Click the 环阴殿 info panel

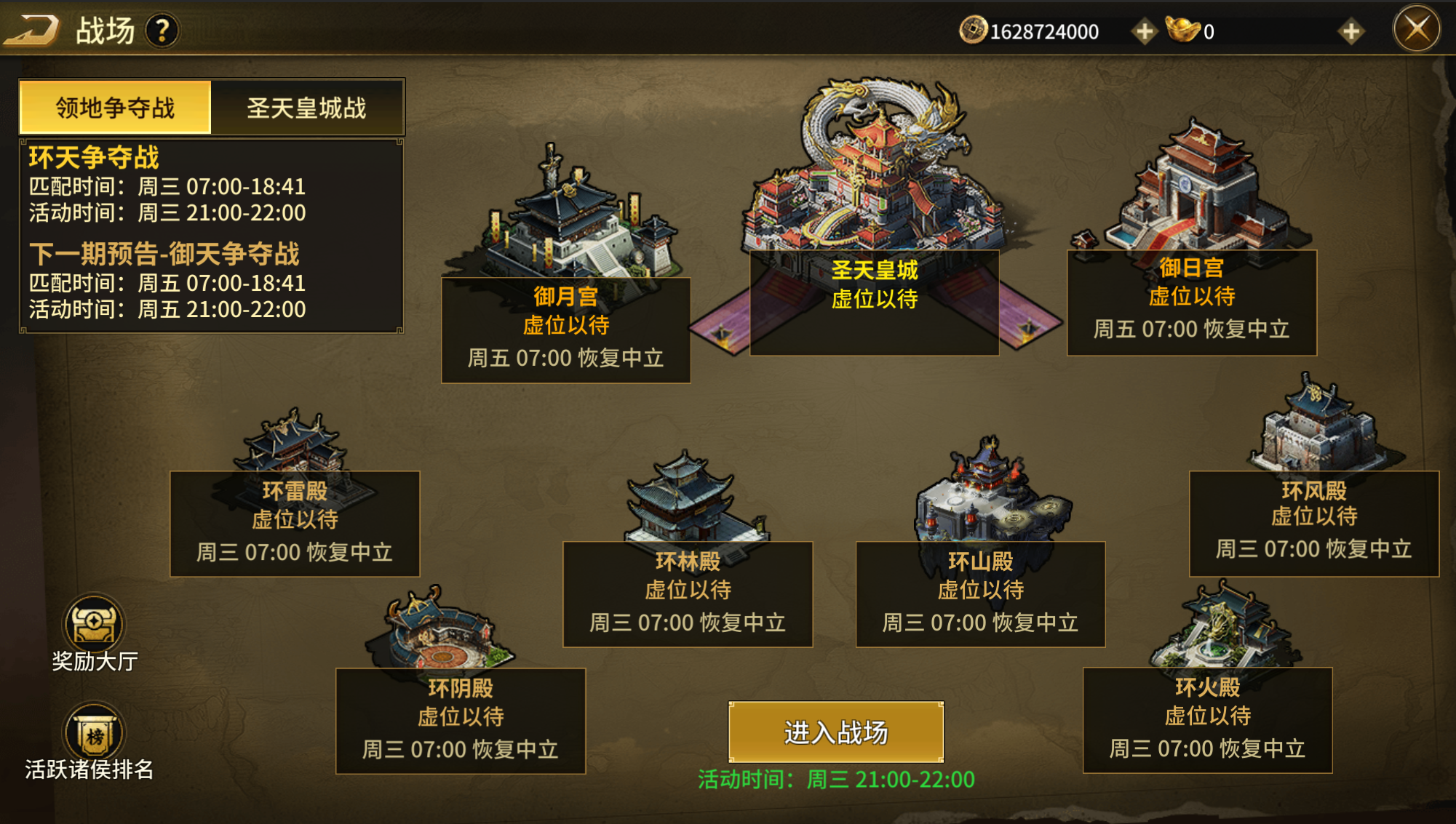pyautogui.click(x=458, y=716)
